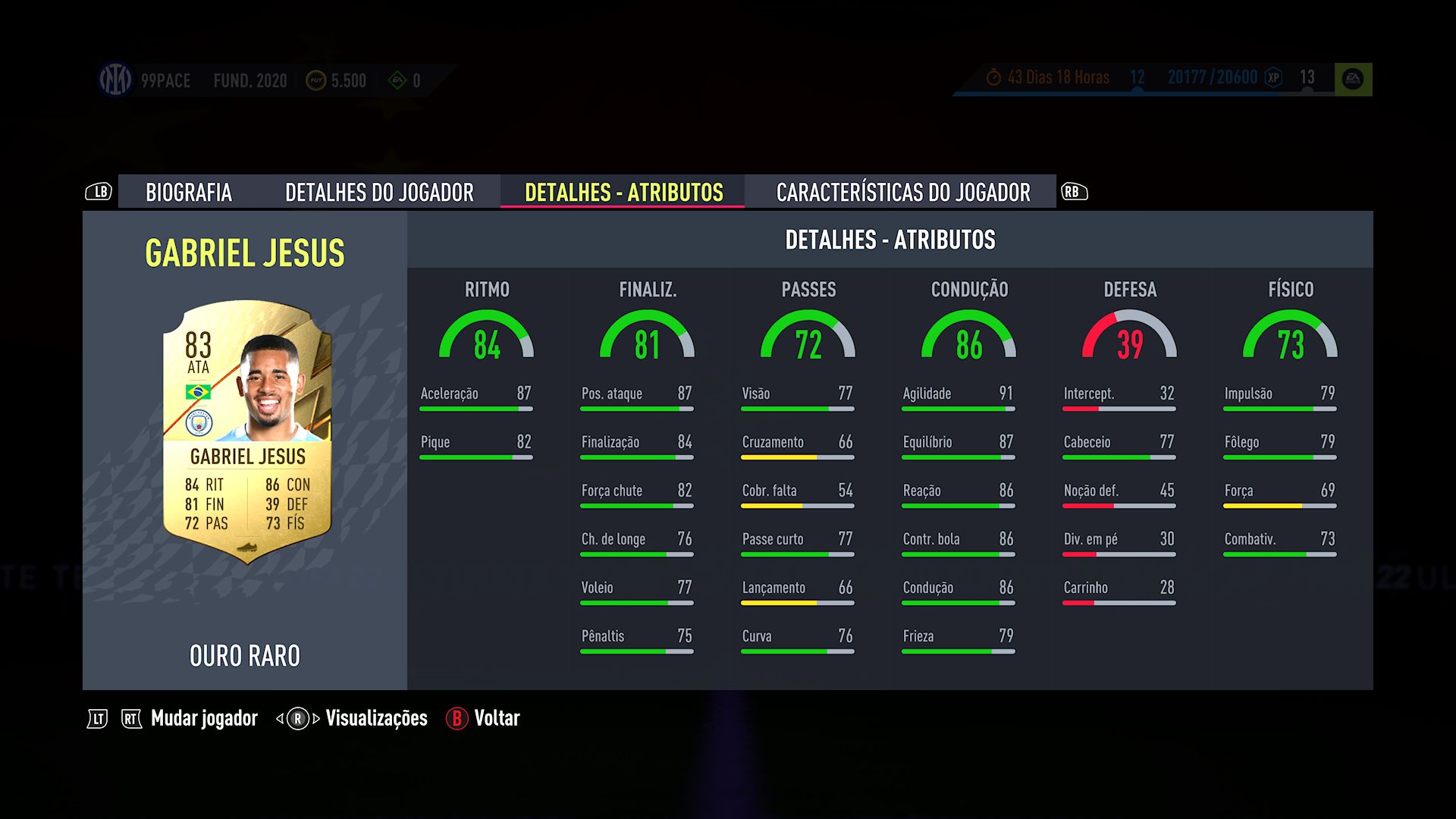Image resolution: width=1456 pixels, height=819 pixels.
Task: Click the XP hexagon icon
Action: pyautogui.click(x=1274, y=77)
